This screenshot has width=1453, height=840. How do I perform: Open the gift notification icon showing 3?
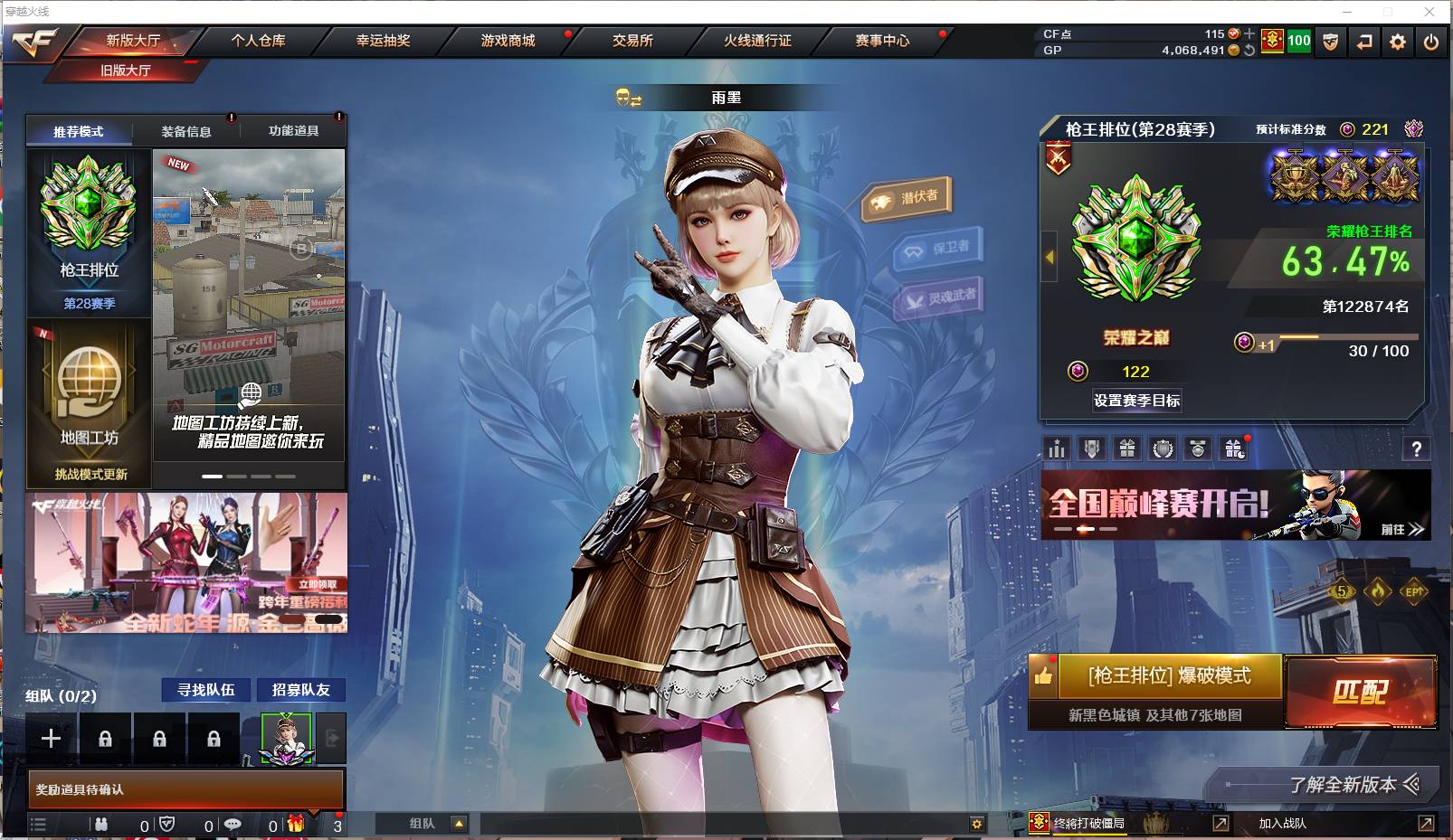click(297, 824)
